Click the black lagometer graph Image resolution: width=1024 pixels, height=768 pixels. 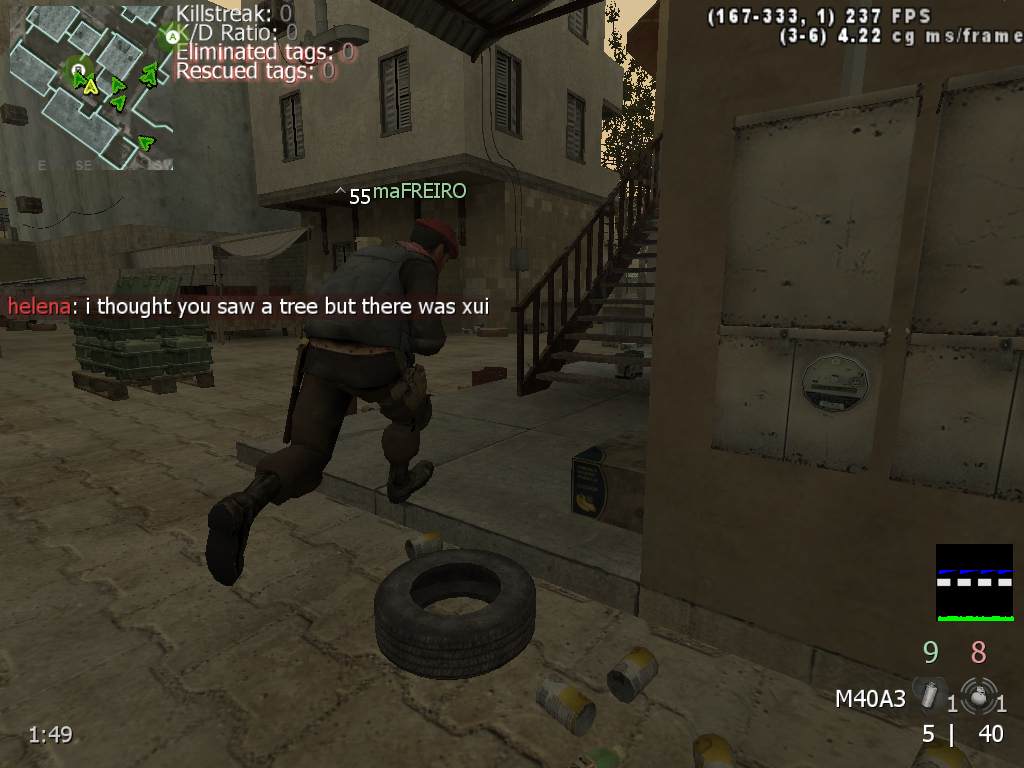[974, 582]
